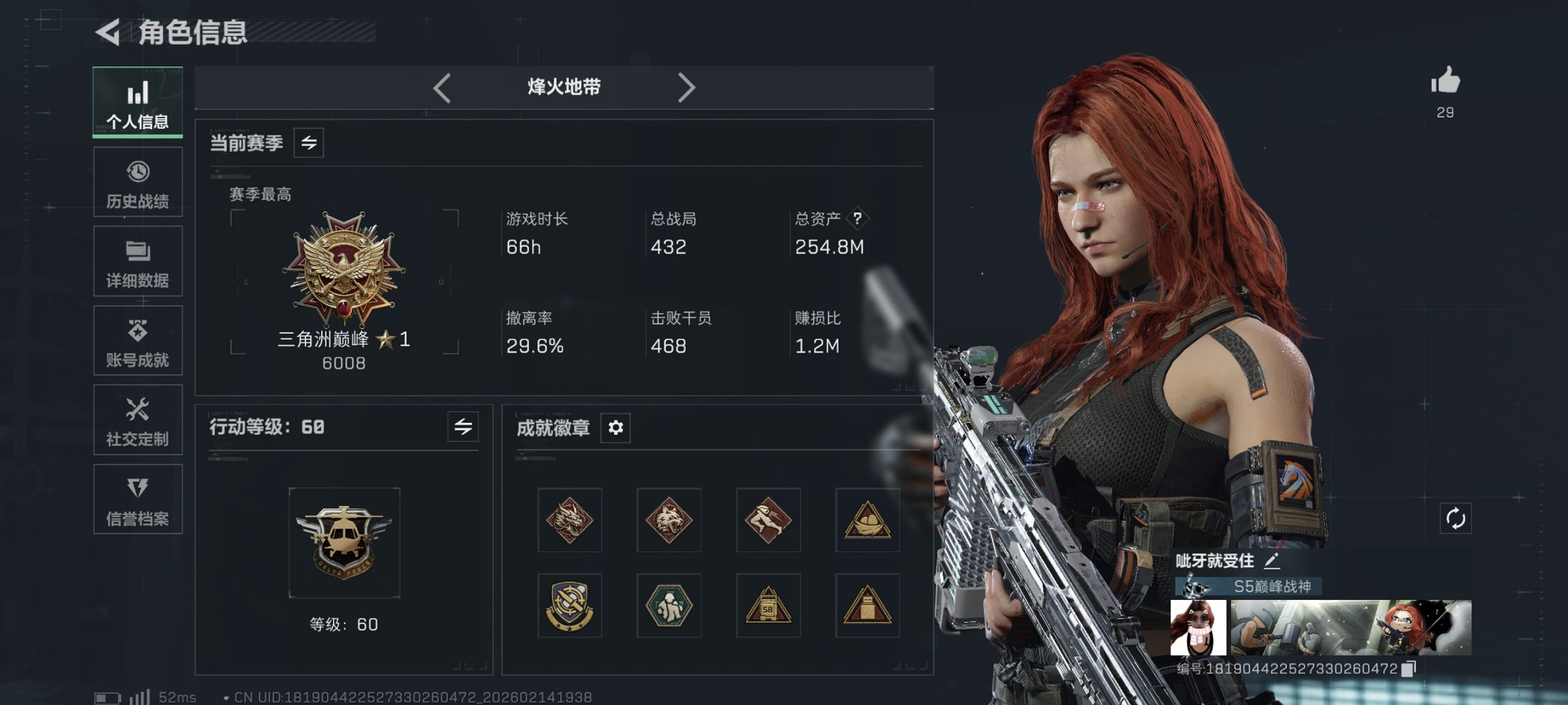This screenshot has height=705, width=1568.
Task: Open the 历史战绩 sidebar panel
Action: (x=137, y=181)
